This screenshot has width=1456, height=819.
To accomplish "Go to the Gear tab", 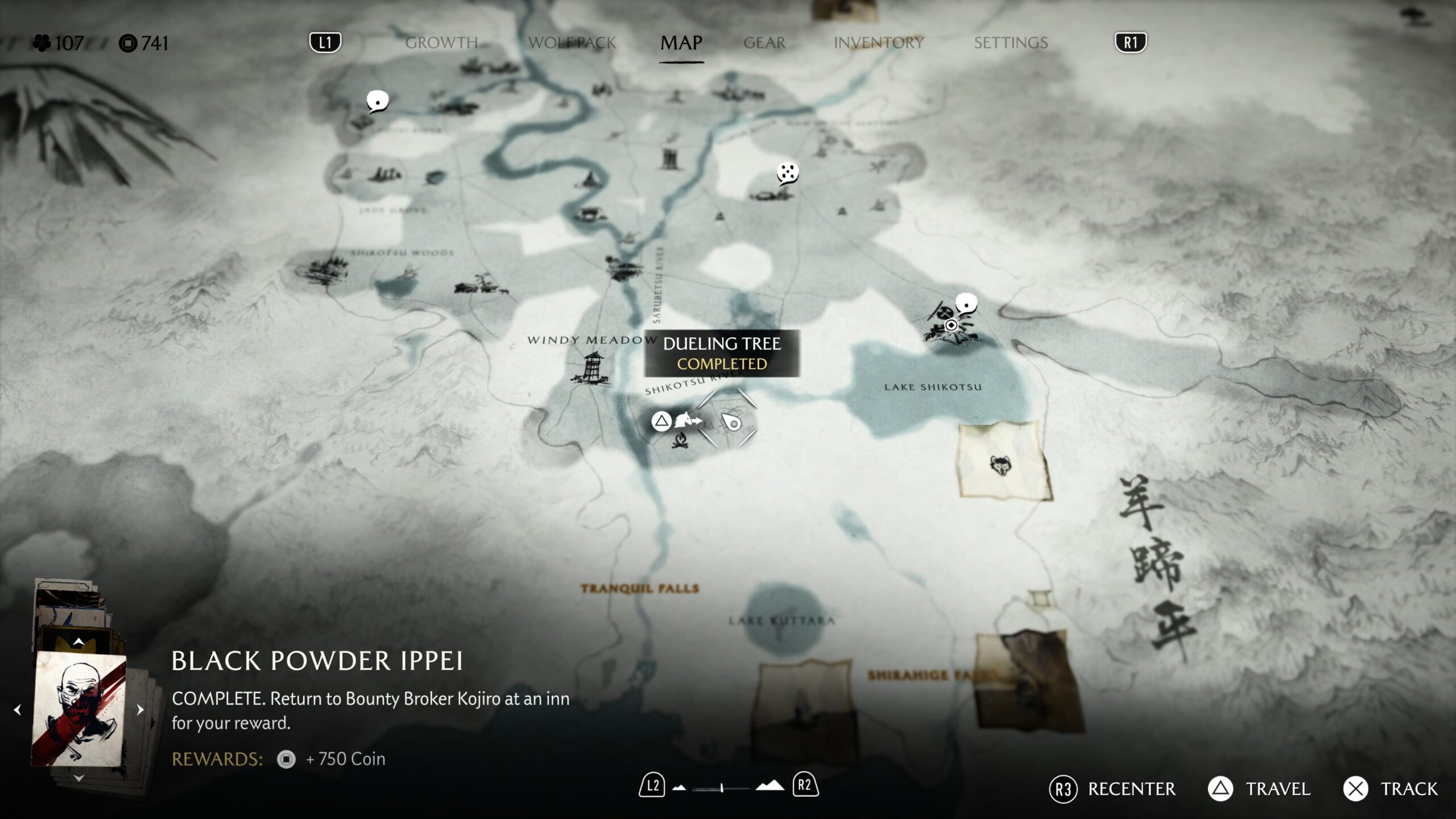I will [x=764, y=43].
